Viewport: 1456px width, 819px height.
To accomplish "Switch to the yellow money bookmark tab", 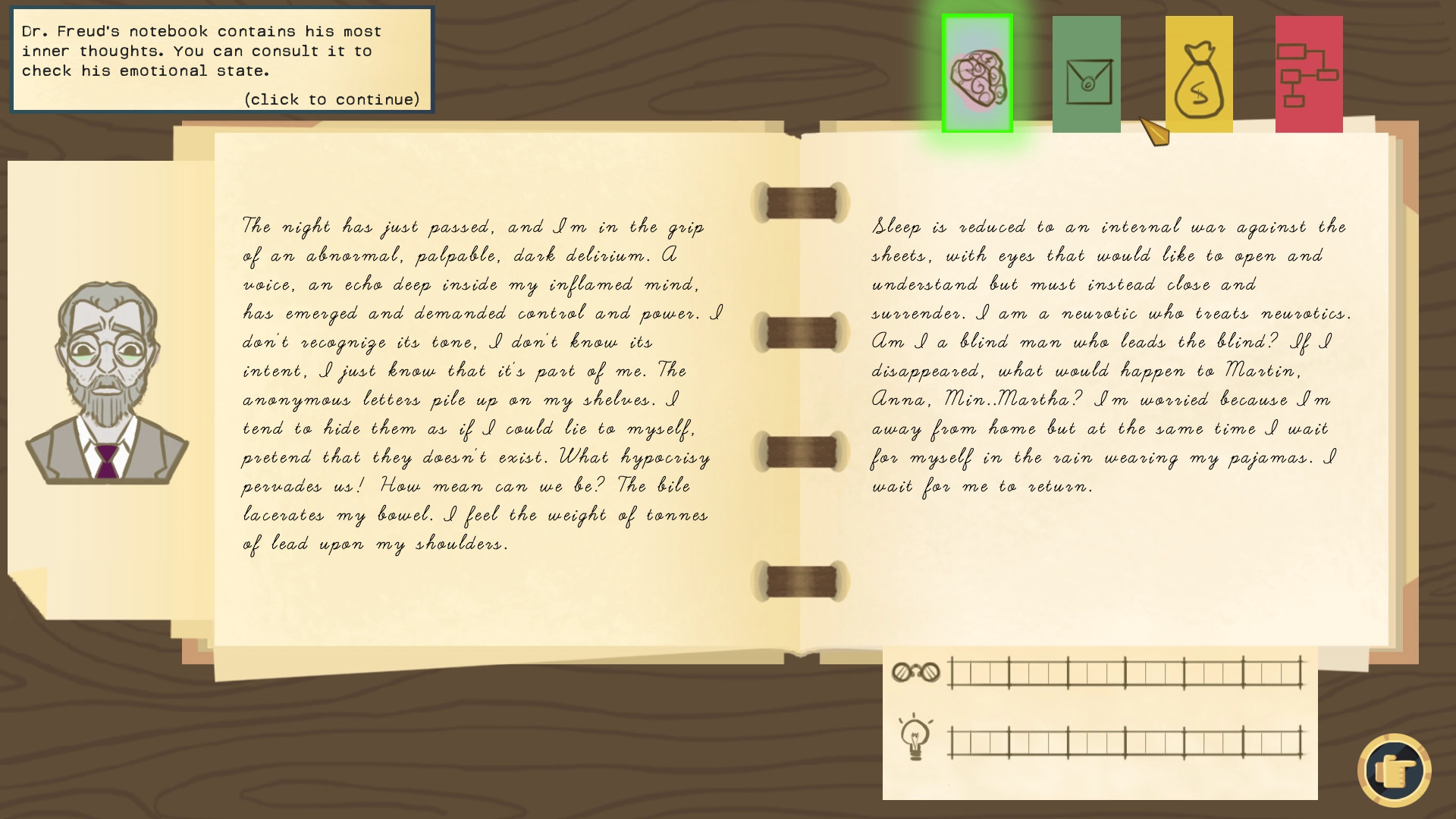I will pos(1198,73).
